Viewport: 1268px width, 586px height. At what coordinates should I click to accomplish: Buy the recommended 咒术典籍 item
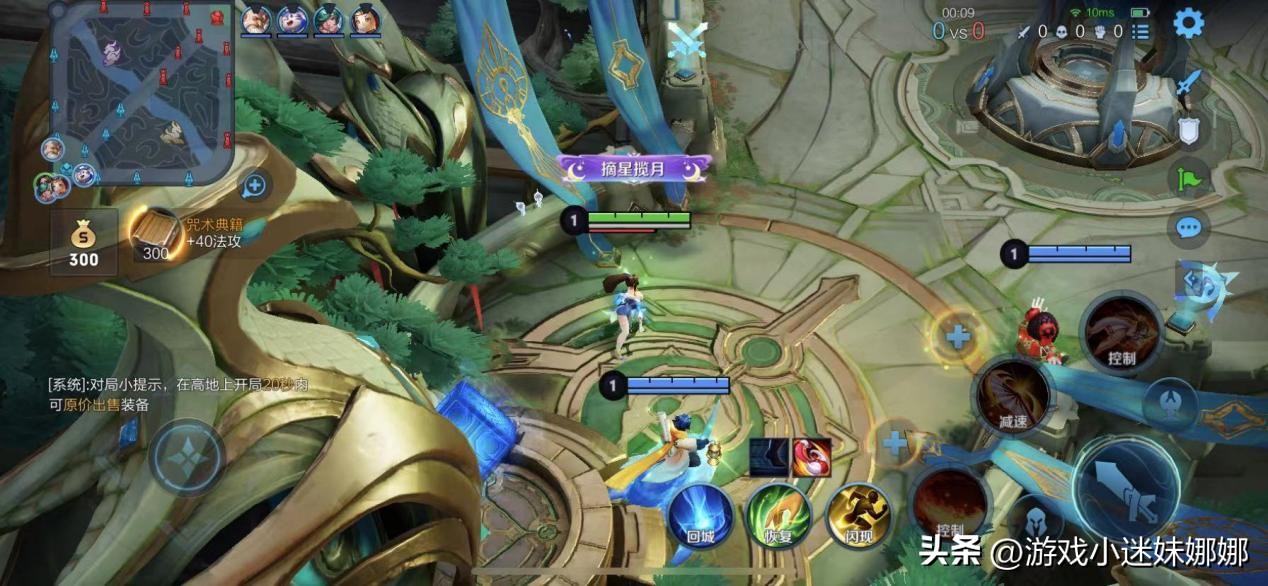coord(157,234)
